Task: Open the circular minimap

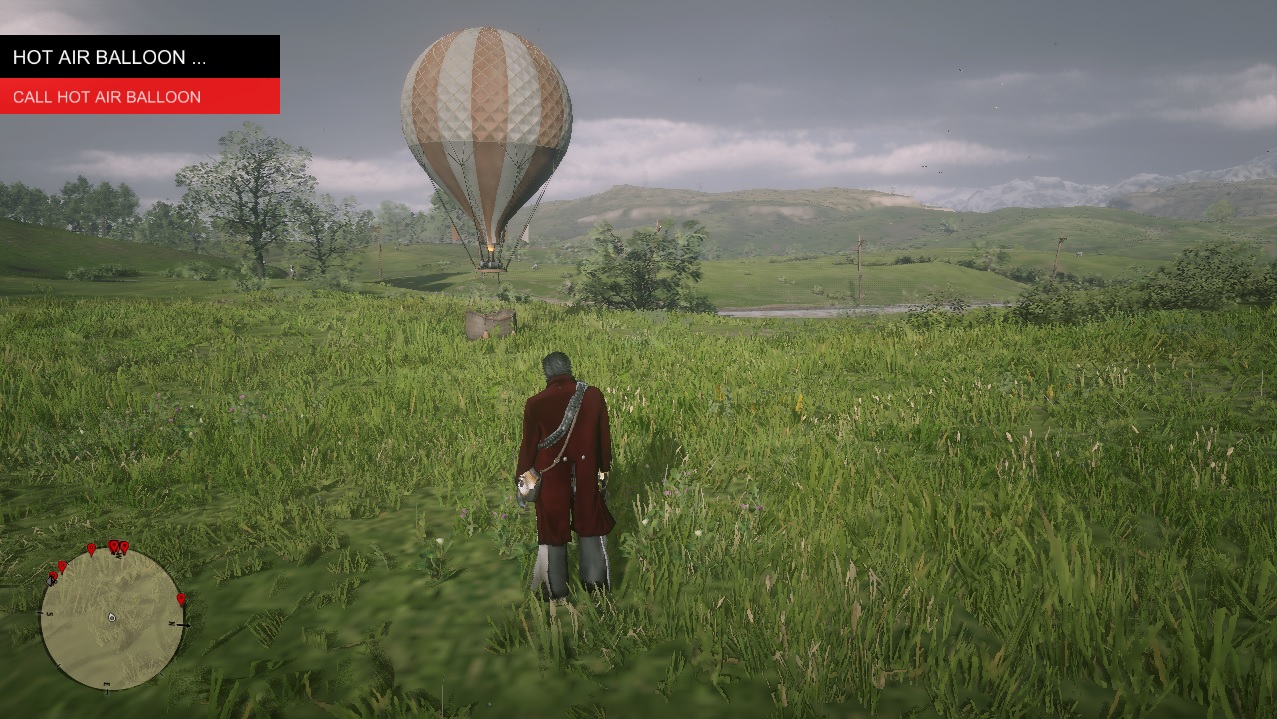Action: pyautogui.click(x=112, y=619)
